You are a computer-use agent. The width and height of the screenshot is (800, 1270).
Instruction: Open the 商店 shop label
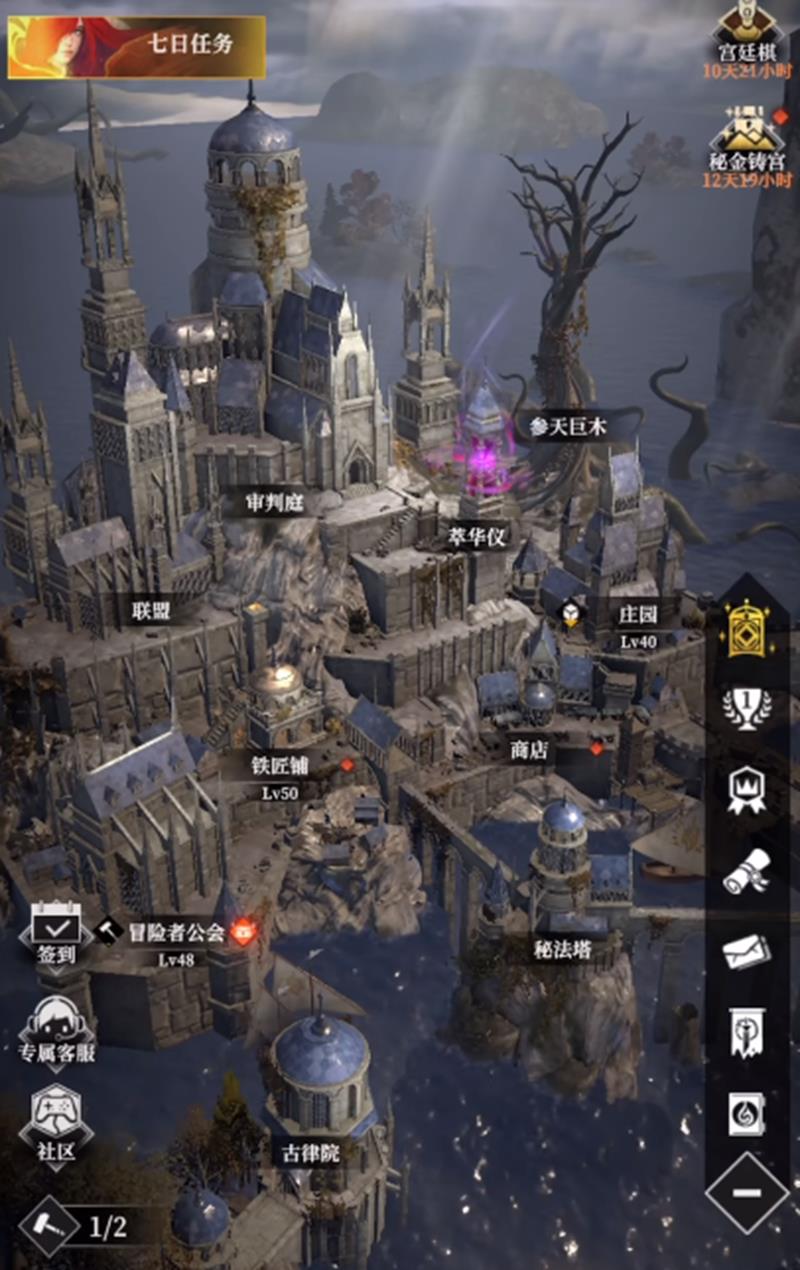pyautogui.click(x=528, y=750)
